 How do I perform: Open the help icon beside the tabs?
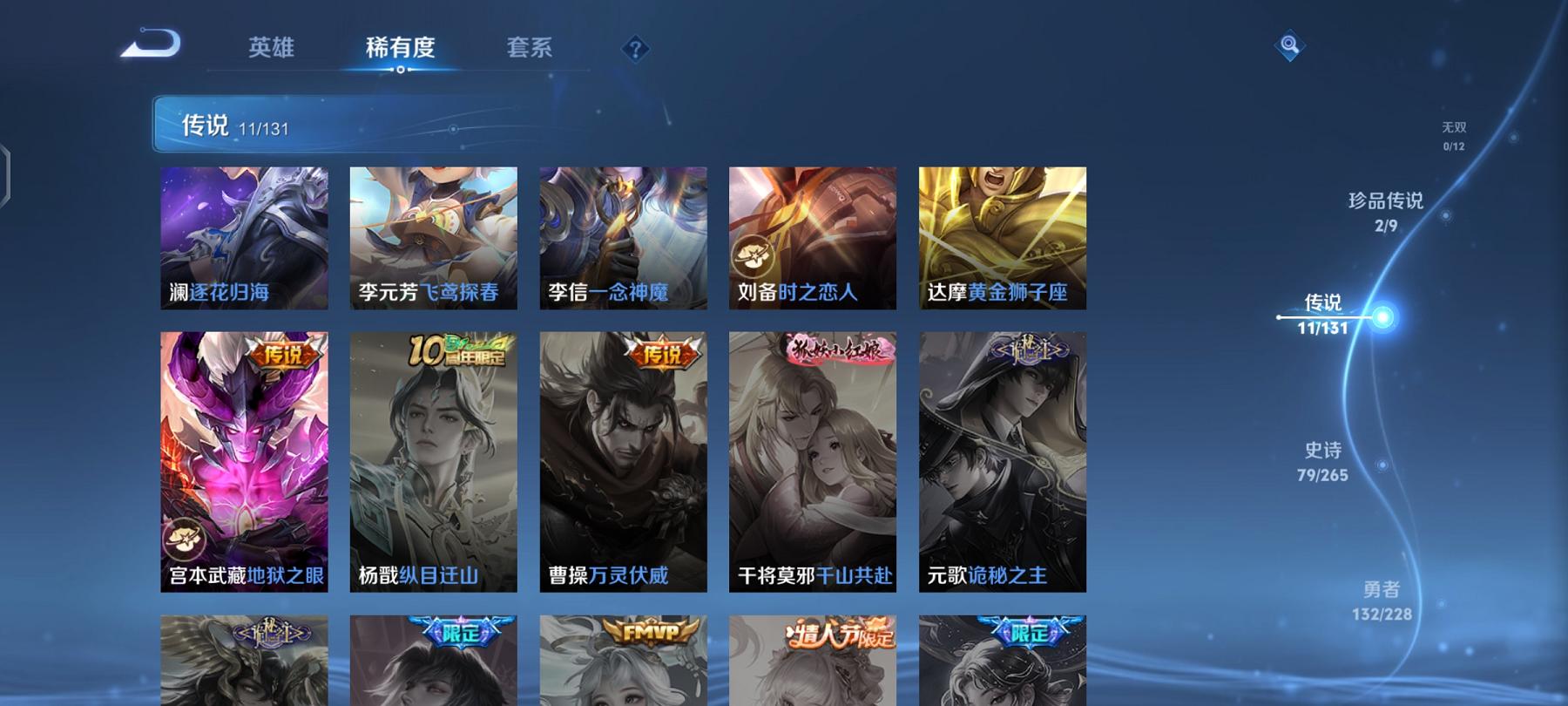(635, 50)
